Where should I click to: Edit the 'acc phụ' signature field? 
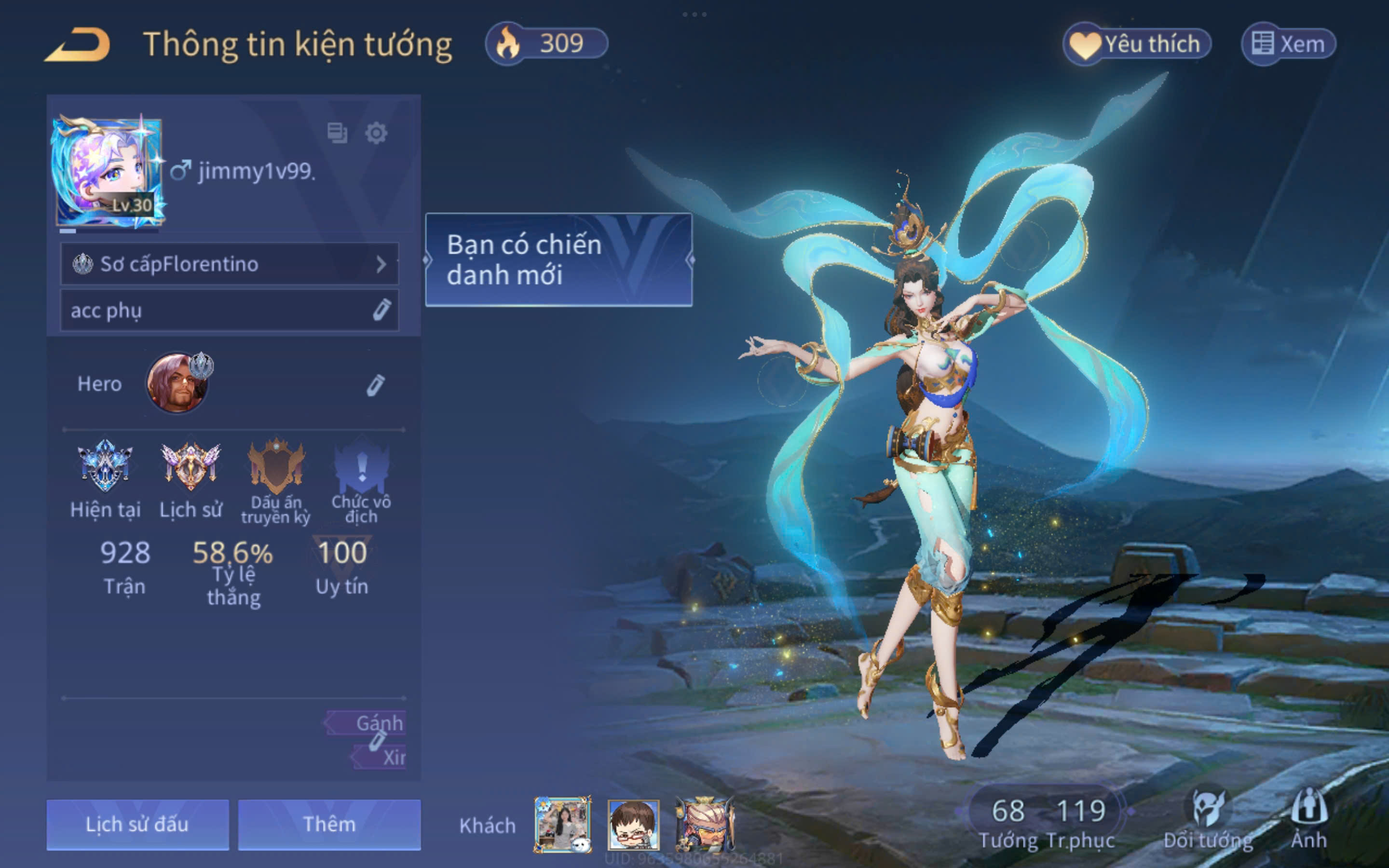pos(381,310)
